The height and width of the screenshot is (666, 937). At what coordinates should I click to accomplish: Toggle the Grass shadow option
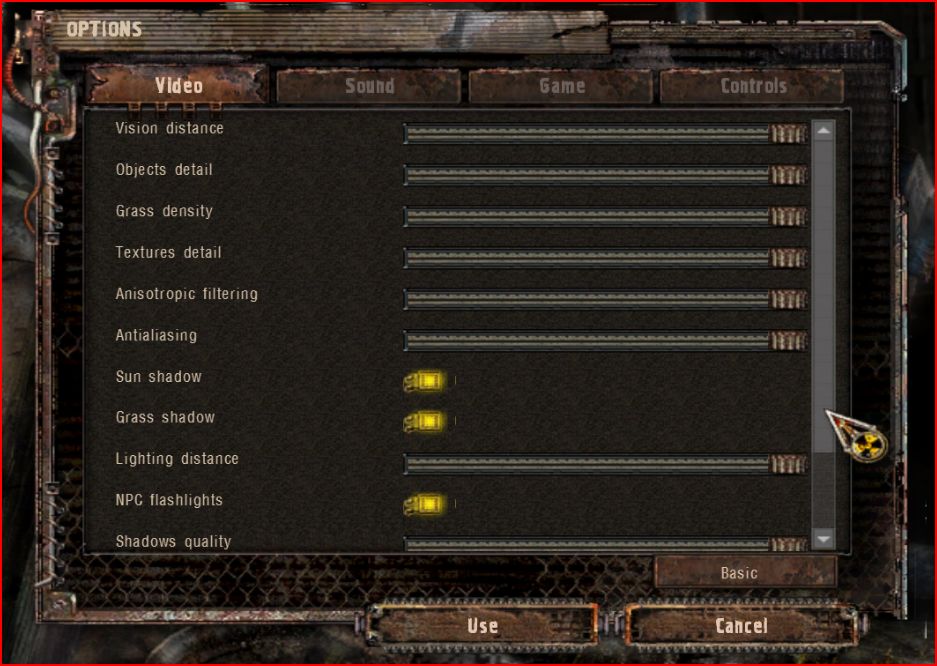(426, 422)
